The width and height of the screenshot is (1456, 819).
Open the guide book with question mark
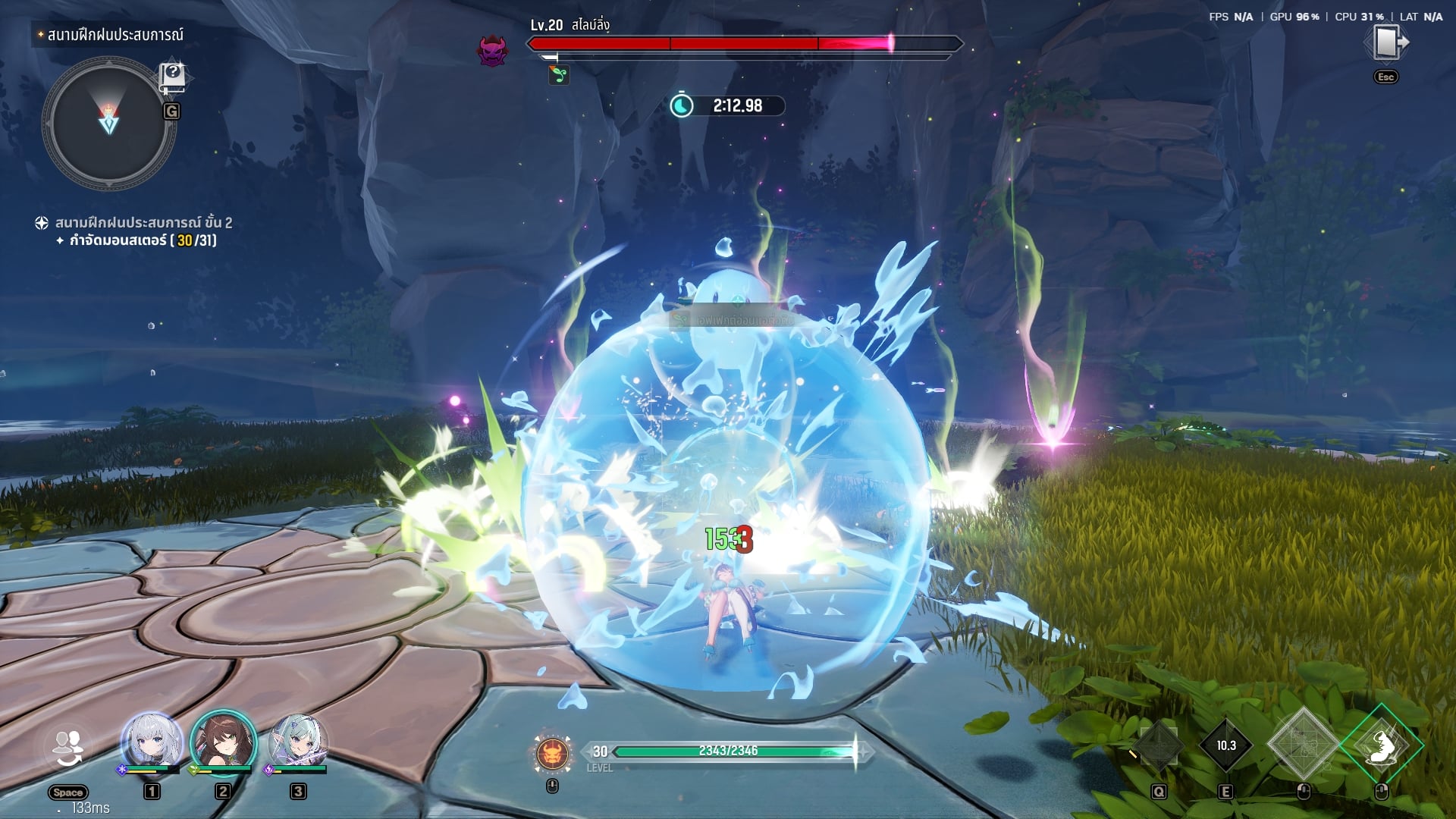(x=172, y=77)
